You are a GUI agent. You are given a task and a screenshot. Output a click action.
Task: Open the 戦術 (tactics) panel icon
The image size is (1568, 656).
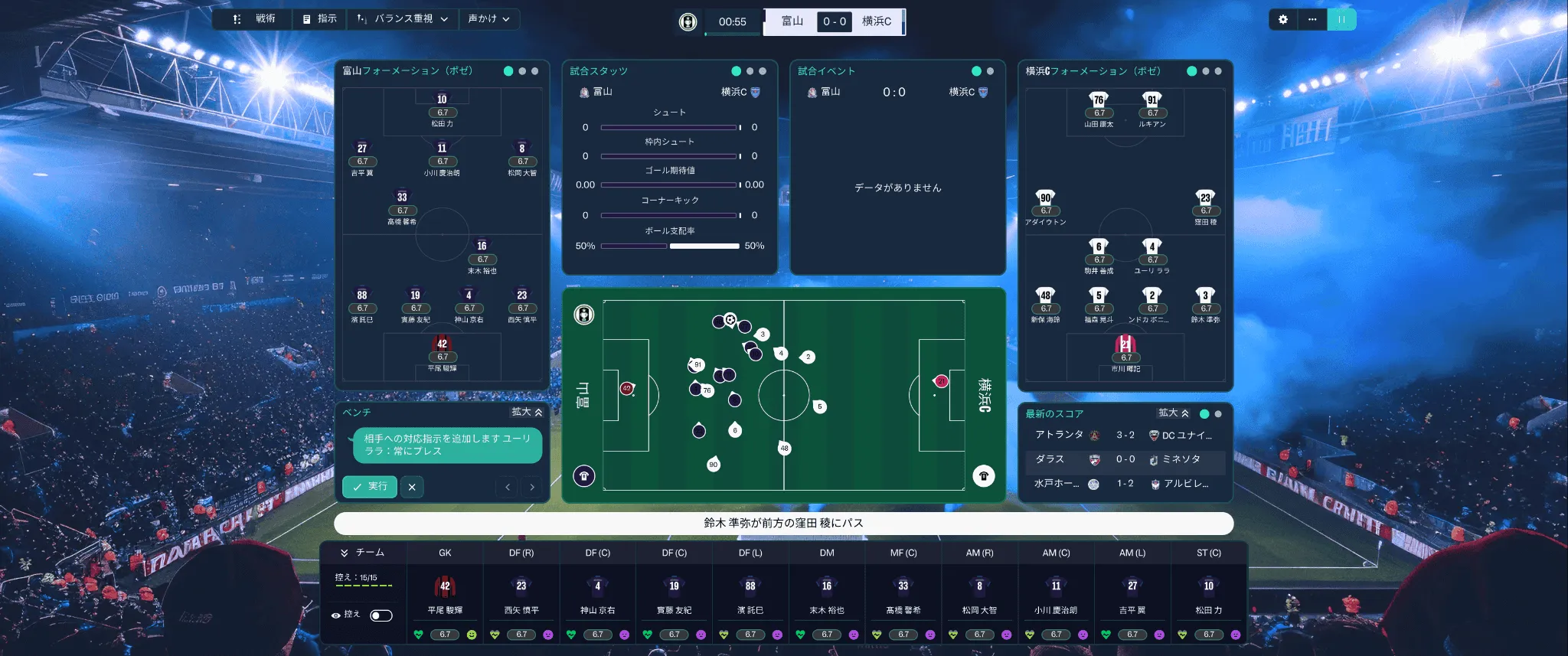[x=237, y=19]
